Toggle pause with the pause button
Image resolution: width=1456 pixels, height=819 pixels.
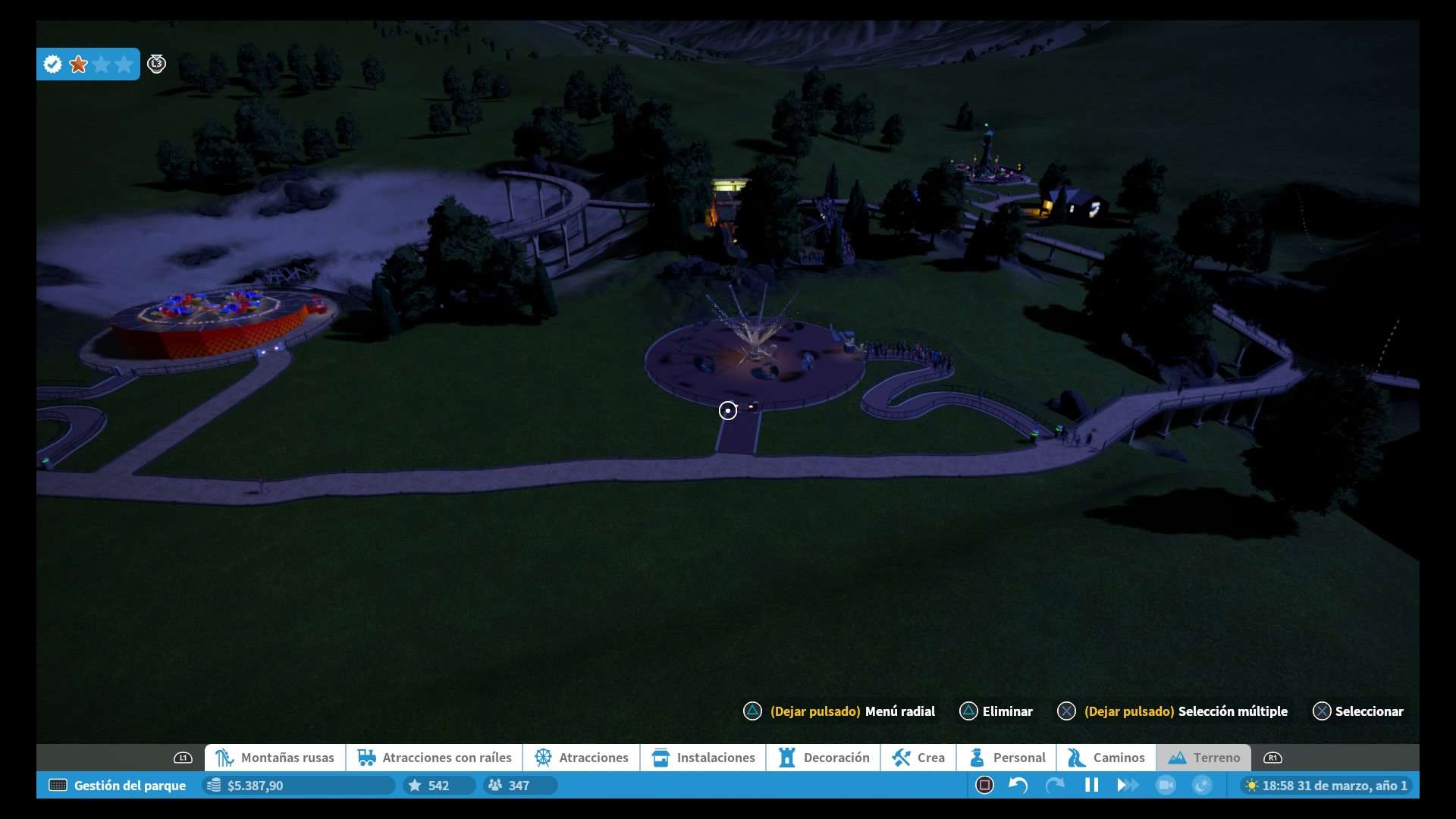1091,786
